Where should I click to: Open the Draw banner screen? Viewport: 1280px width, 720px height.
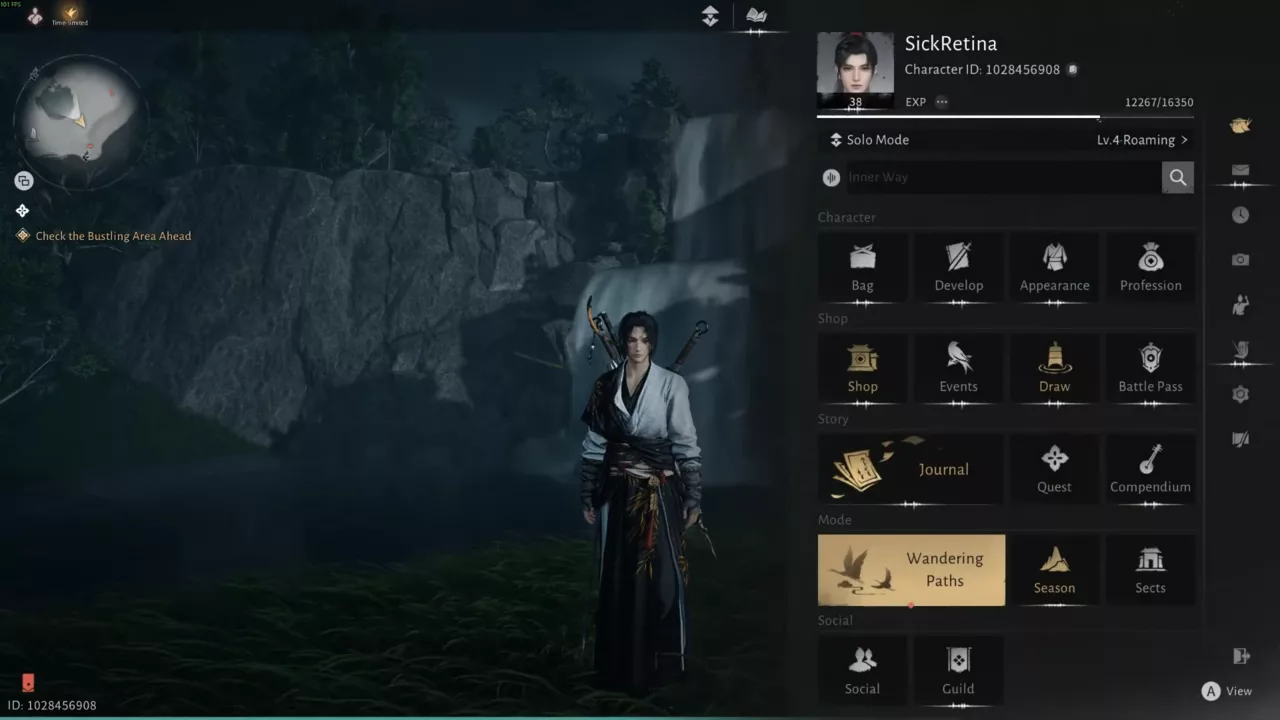click(1054, 367)
